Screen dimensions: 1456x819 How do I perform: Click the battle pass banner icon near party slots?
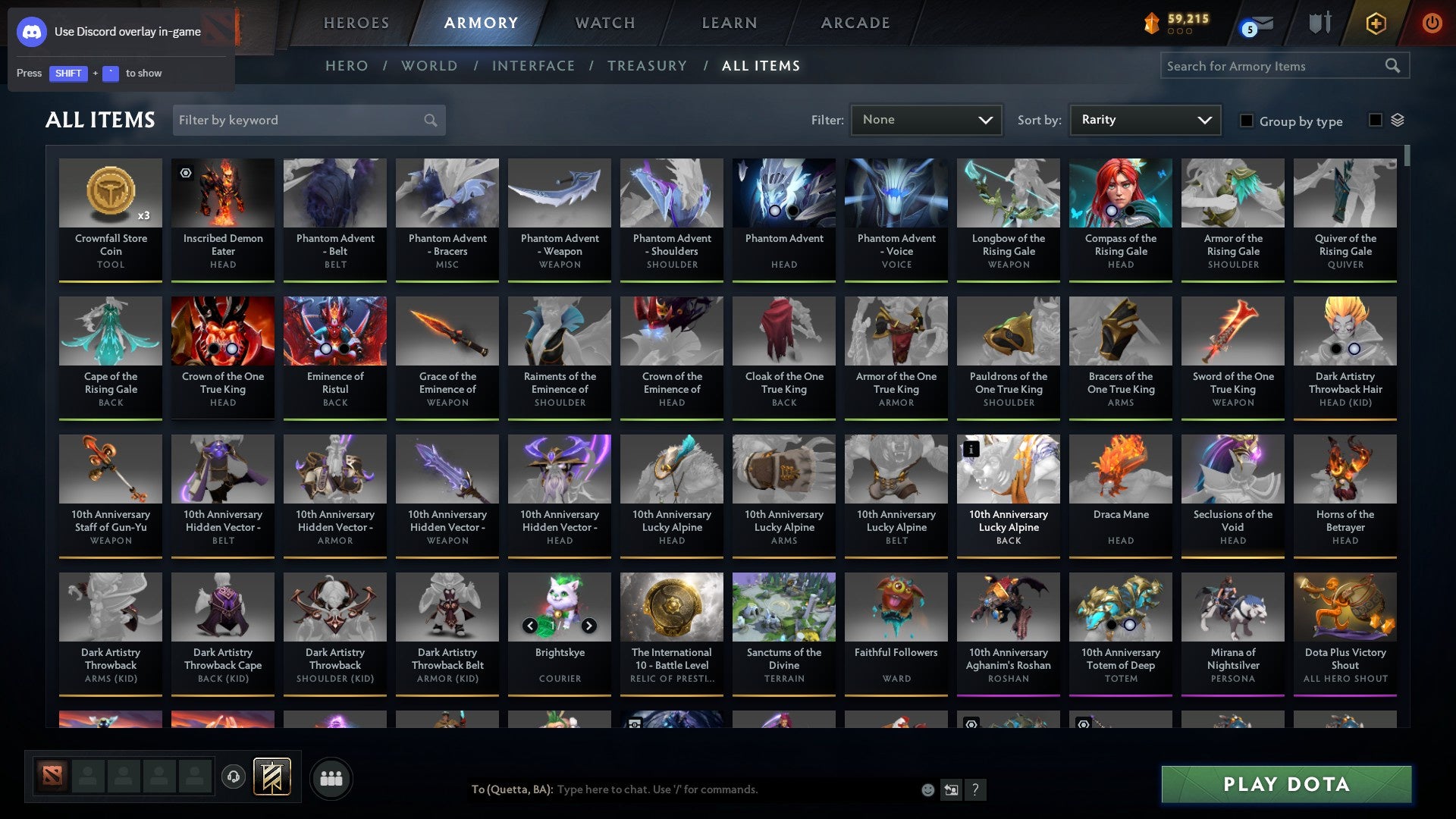click(x=270, y=777)
